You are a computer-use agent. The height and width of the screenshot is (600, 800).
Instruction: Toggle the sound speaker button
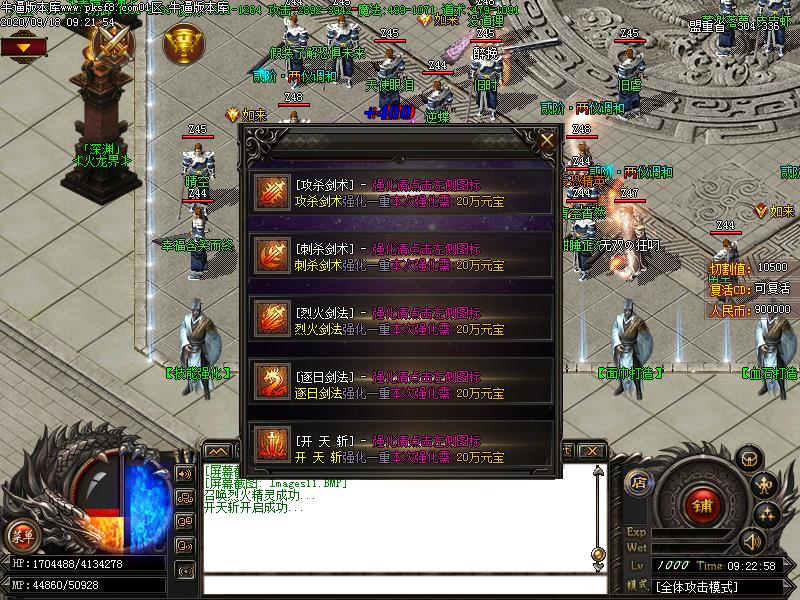point(750,541)
